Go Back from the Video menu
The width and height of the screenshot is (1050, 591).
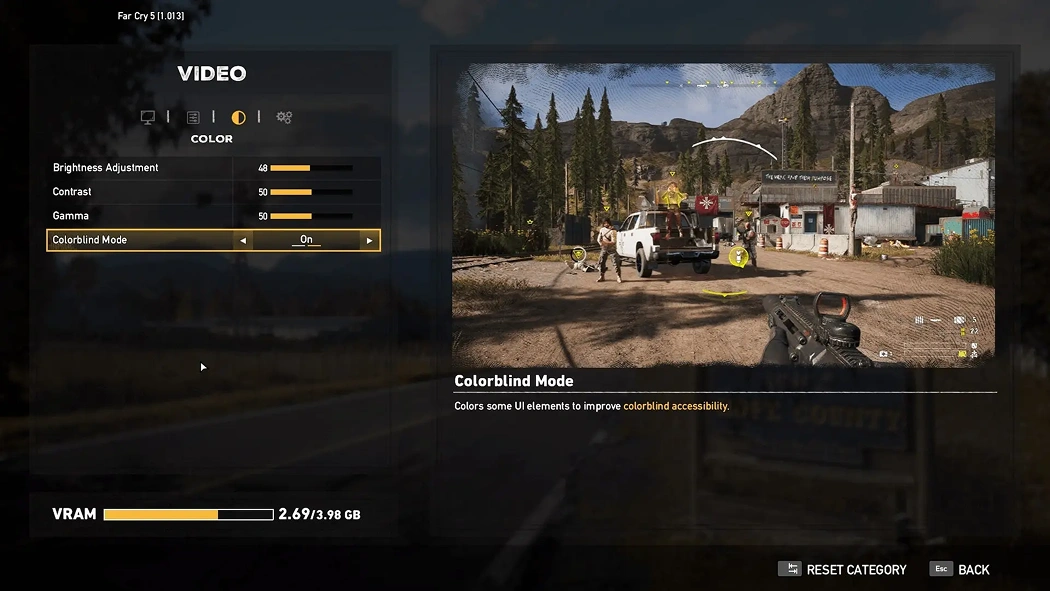[x=961, y=570]
